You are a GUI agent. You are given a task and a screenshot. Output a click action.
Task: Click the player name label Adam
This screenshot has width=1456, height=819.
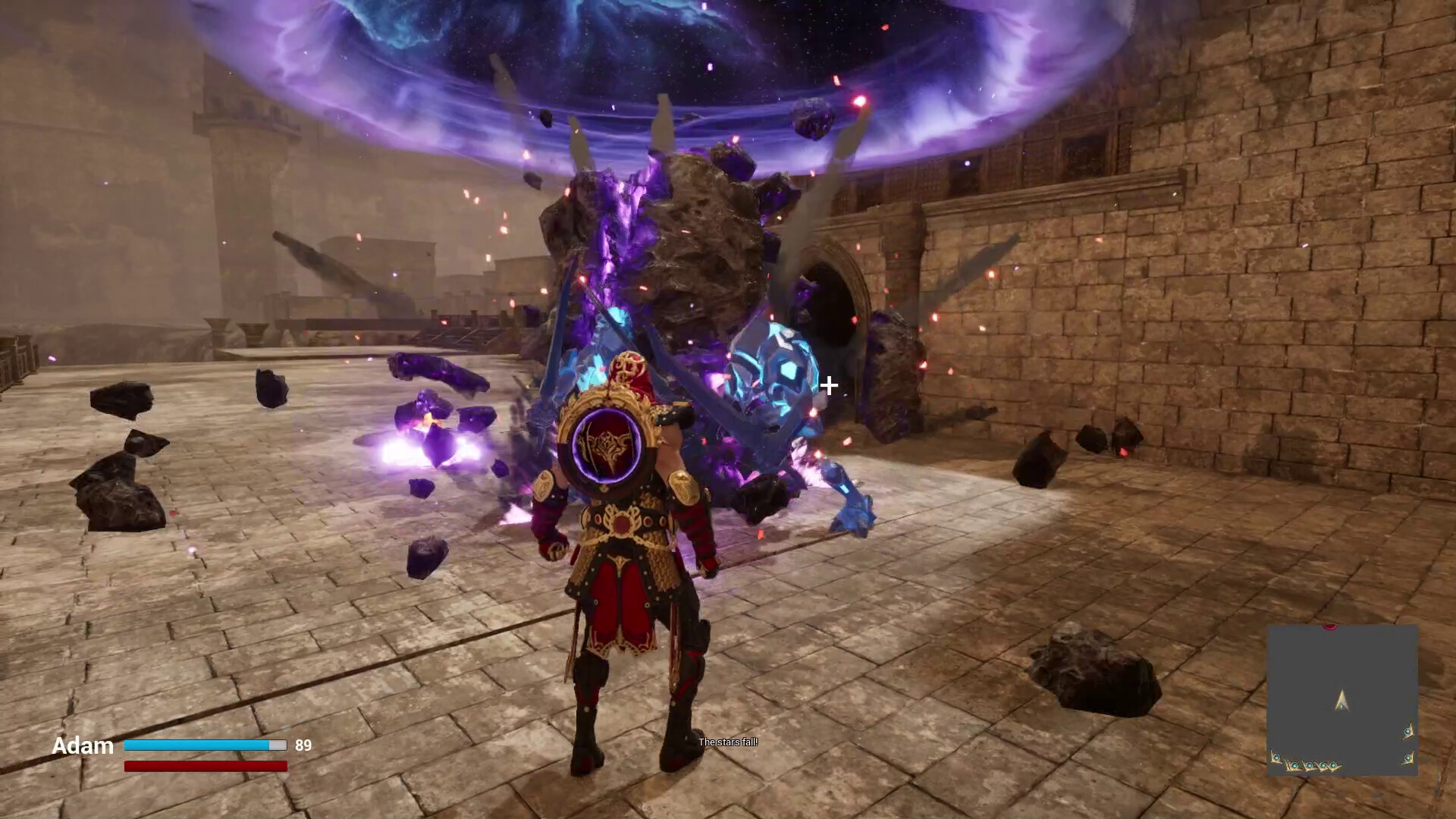(83, 746)
